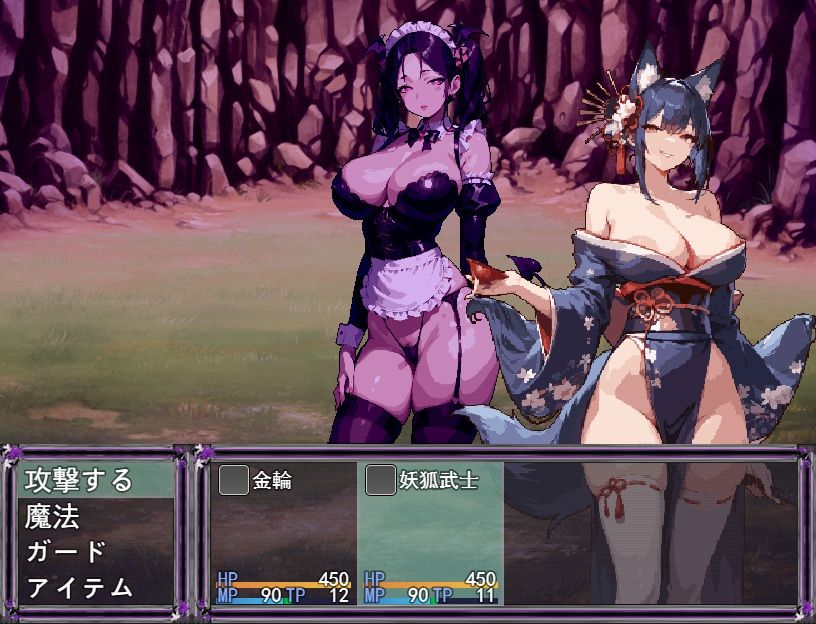The width and height of the screenshot is (816, 624).
Task: Choose the 攻撃する attack command
Action: (x=80, y=480)
